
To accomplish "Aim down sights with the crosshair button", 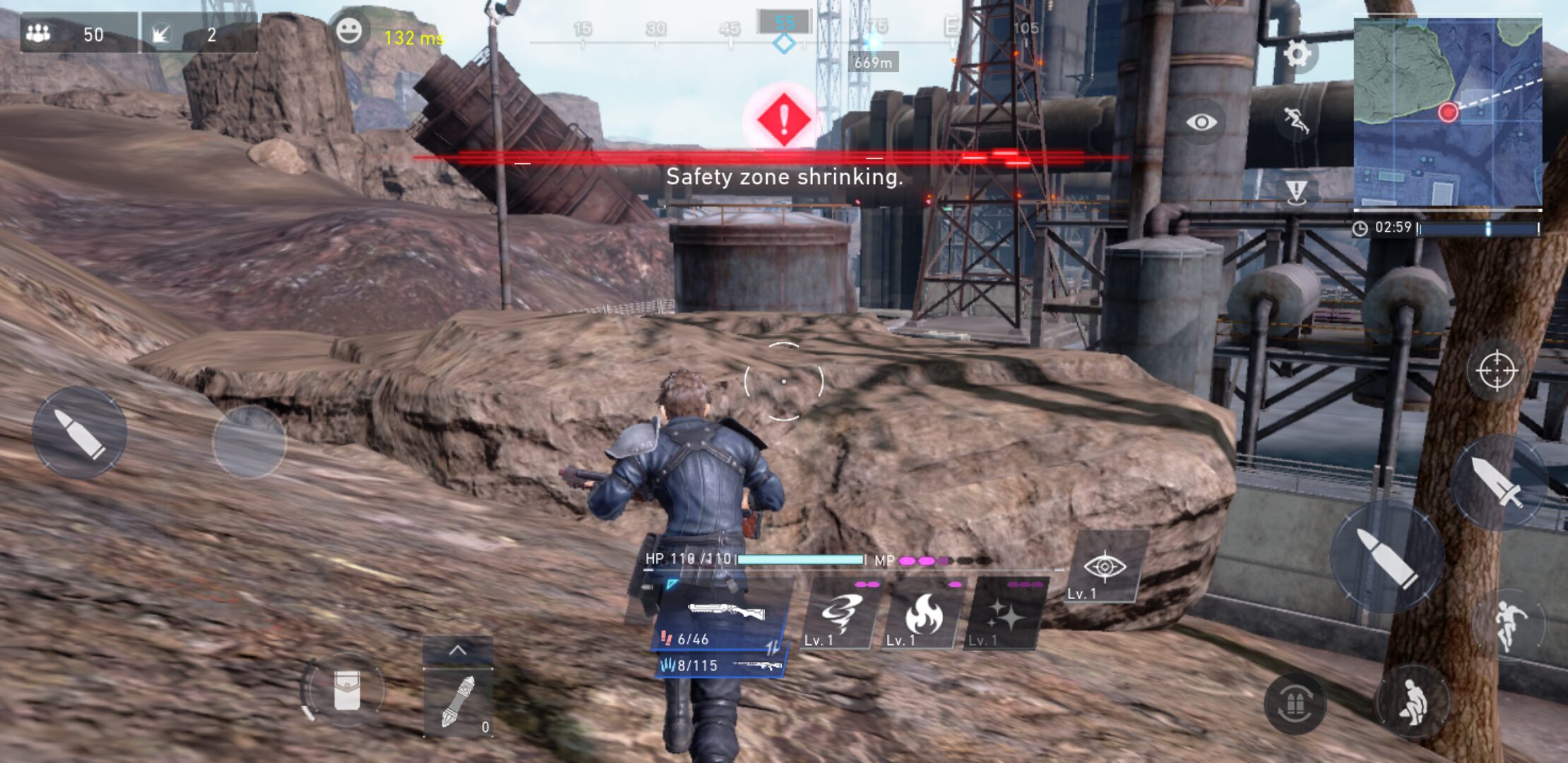I will click(x=1496, y=370).
